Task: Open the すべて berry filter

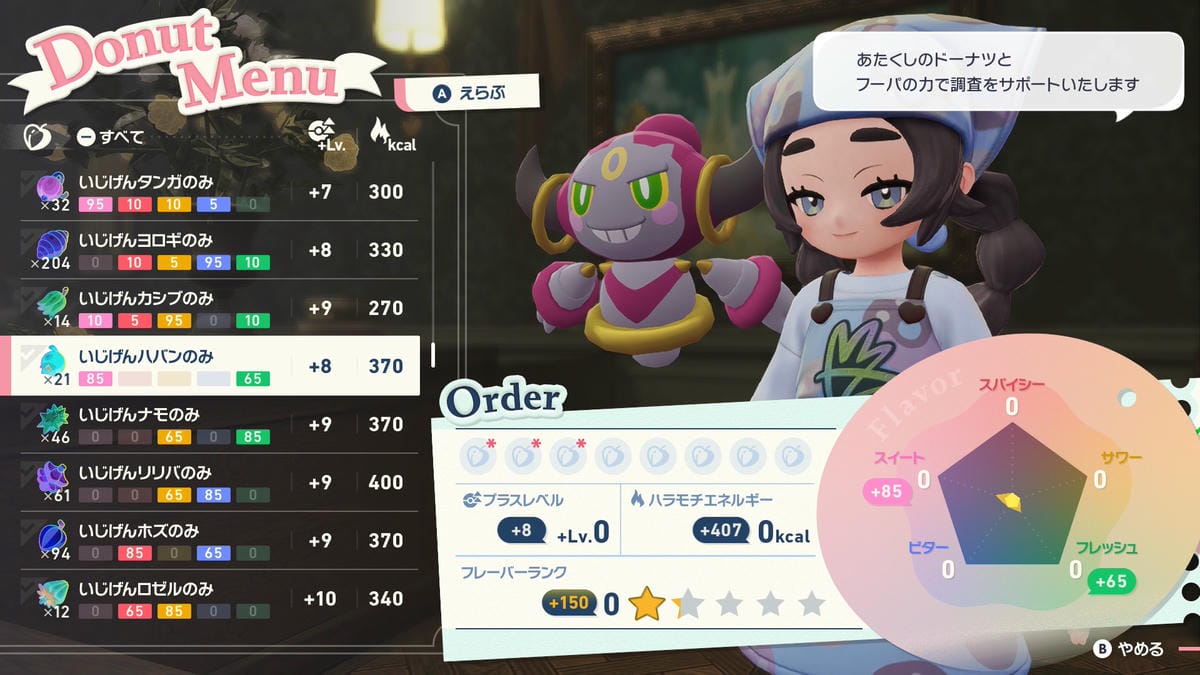Action: [110, 137]
